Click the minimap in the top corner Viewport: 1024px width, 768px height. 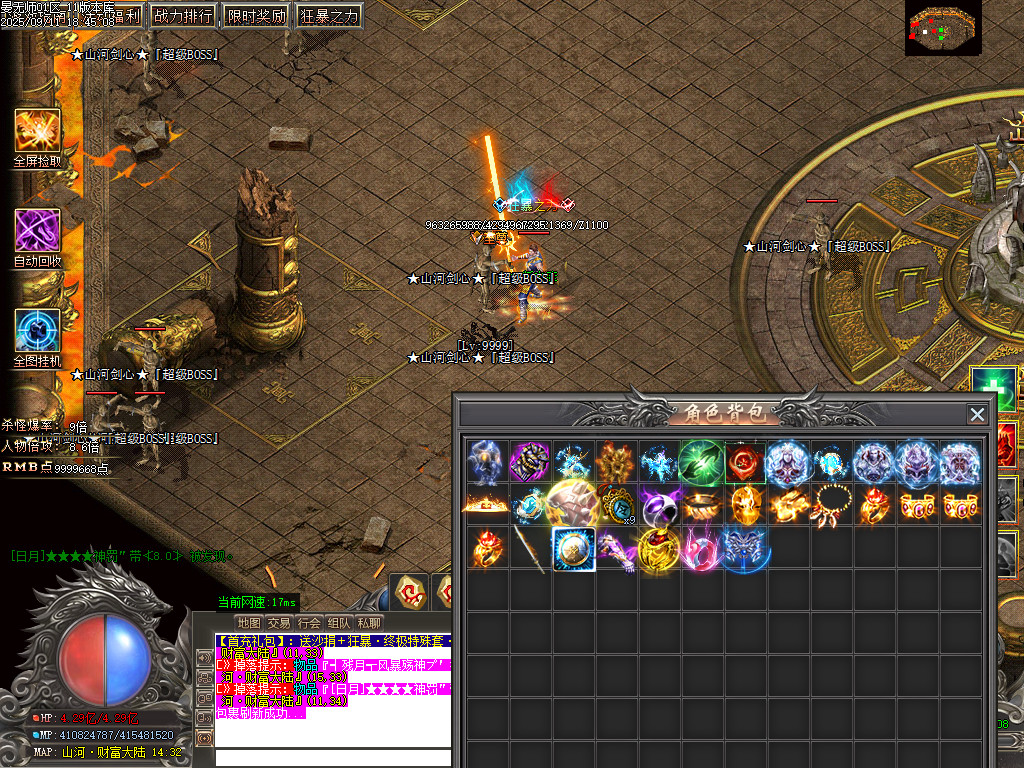(943, 27)
